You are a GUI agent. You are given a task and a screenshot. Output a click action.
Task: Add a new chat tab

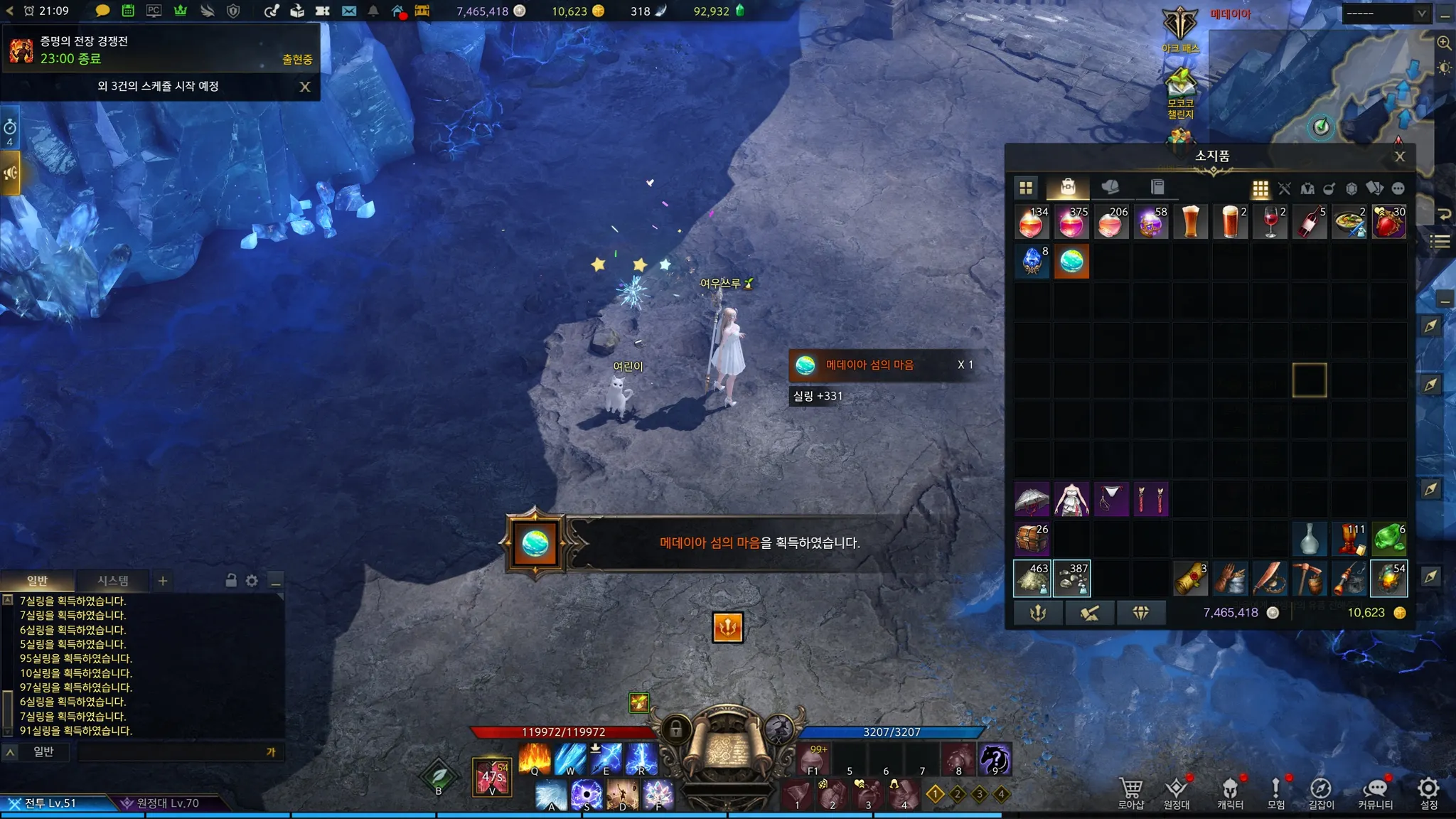(163, 581)
